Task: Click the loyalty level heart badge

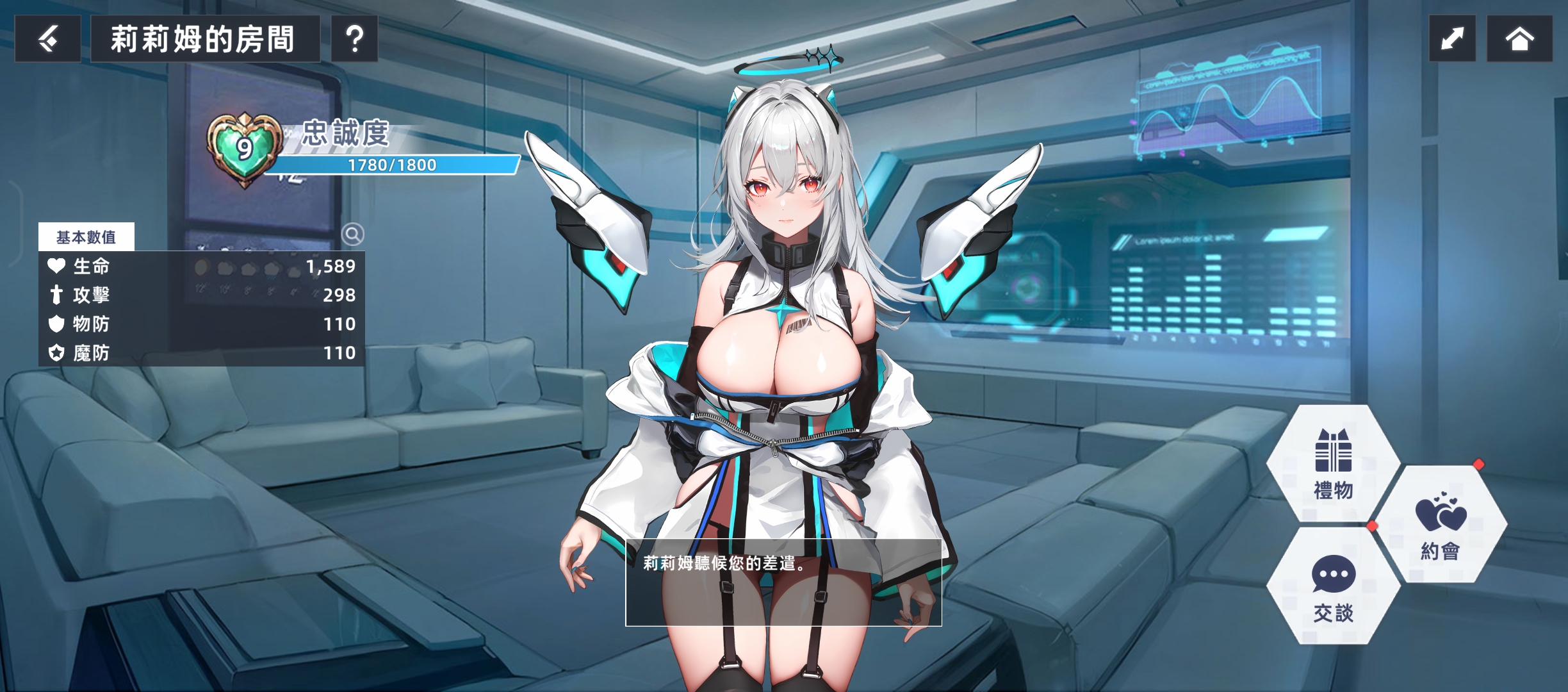Action: coord(244,149)
